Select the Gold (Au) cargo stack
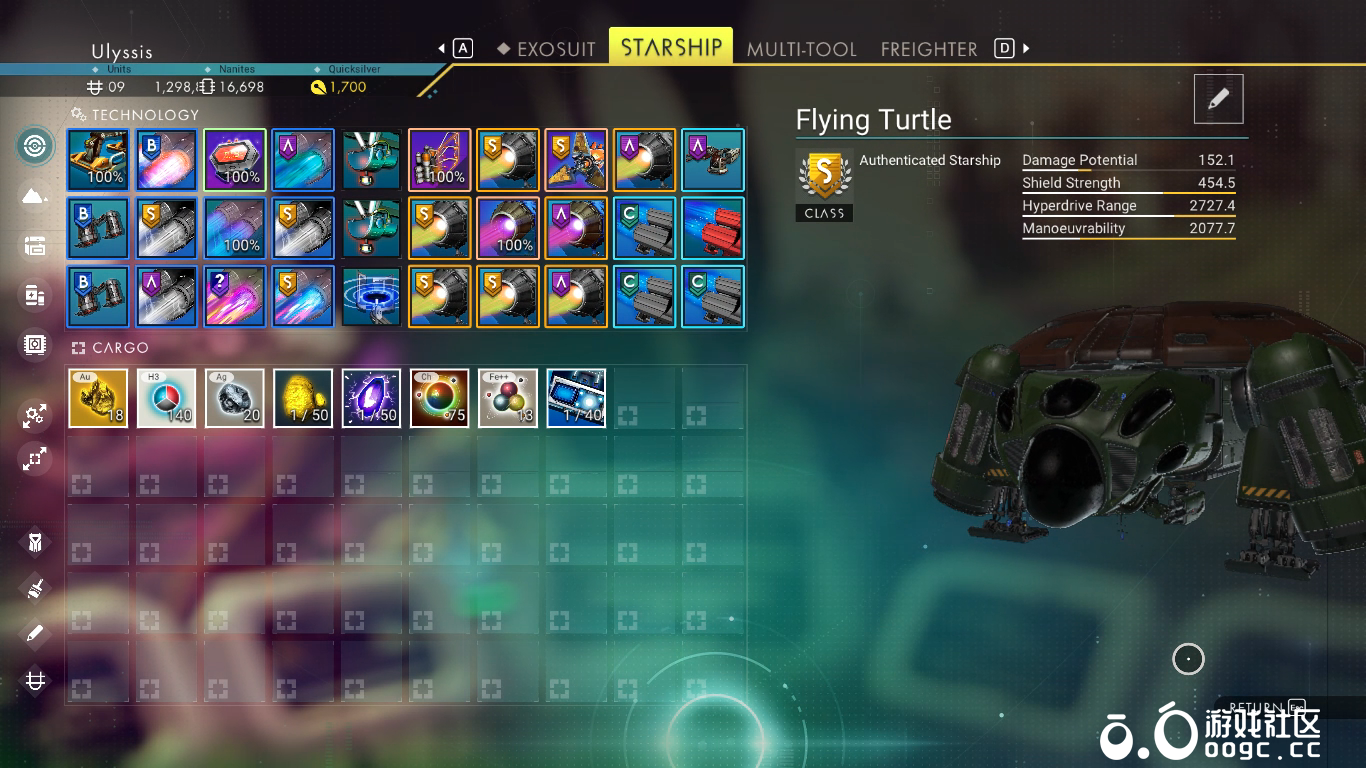The image size is (1366, 768). click(98, 398)
